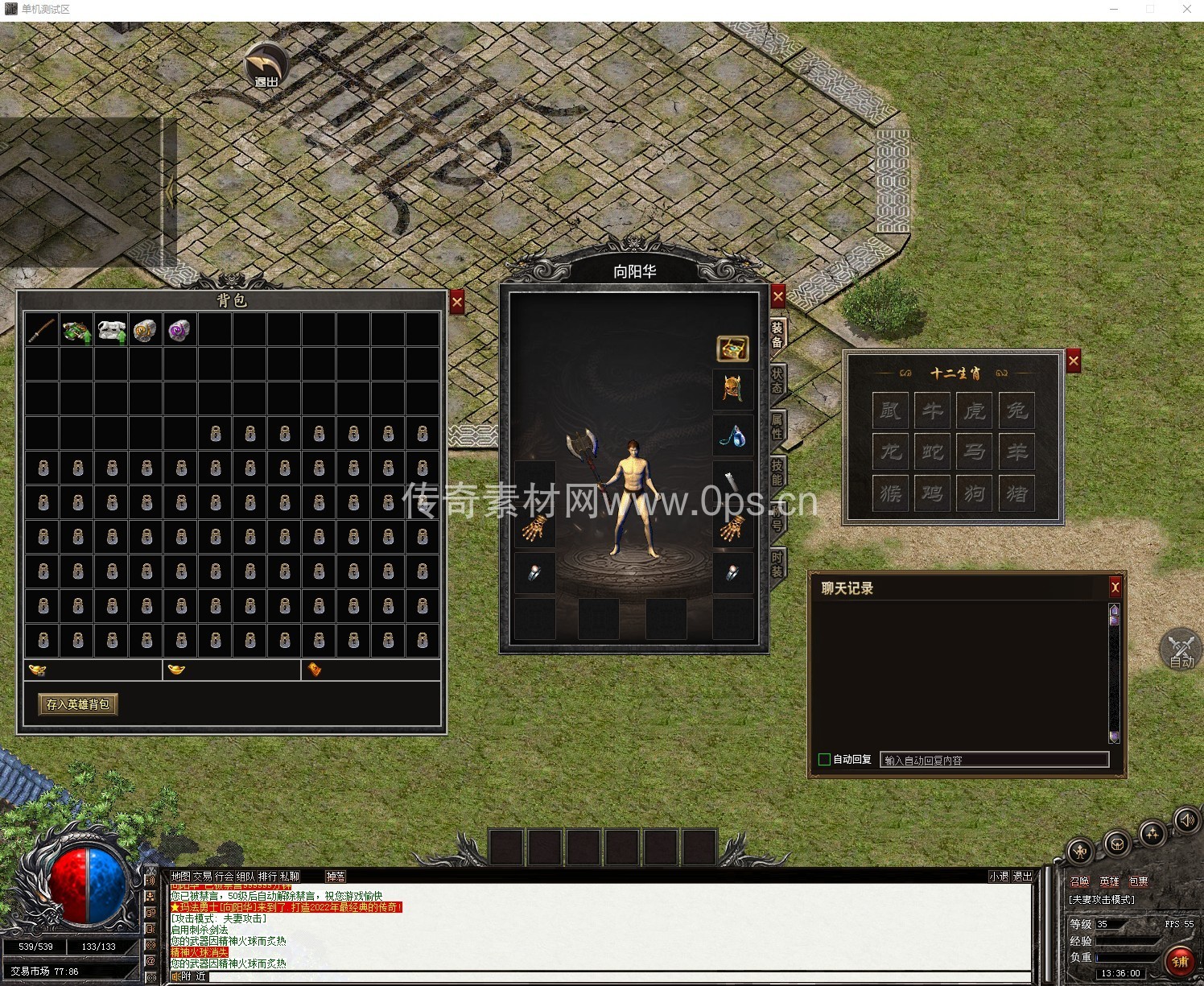
Task: Close the 十二生肖 zodiac panel
Action: tap(1074, 361)
